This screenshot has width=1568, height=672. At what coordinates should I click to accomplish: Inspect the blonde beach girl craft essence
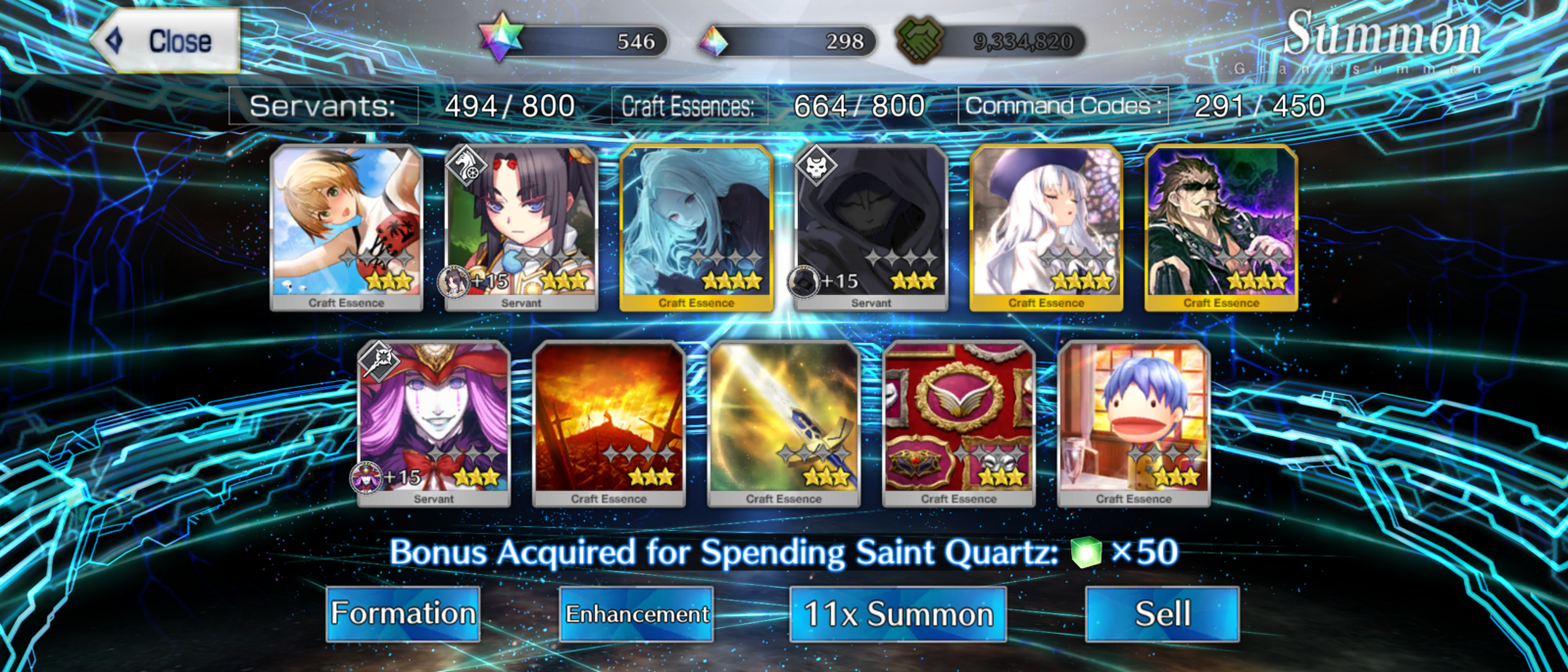(x=347, y=226)
